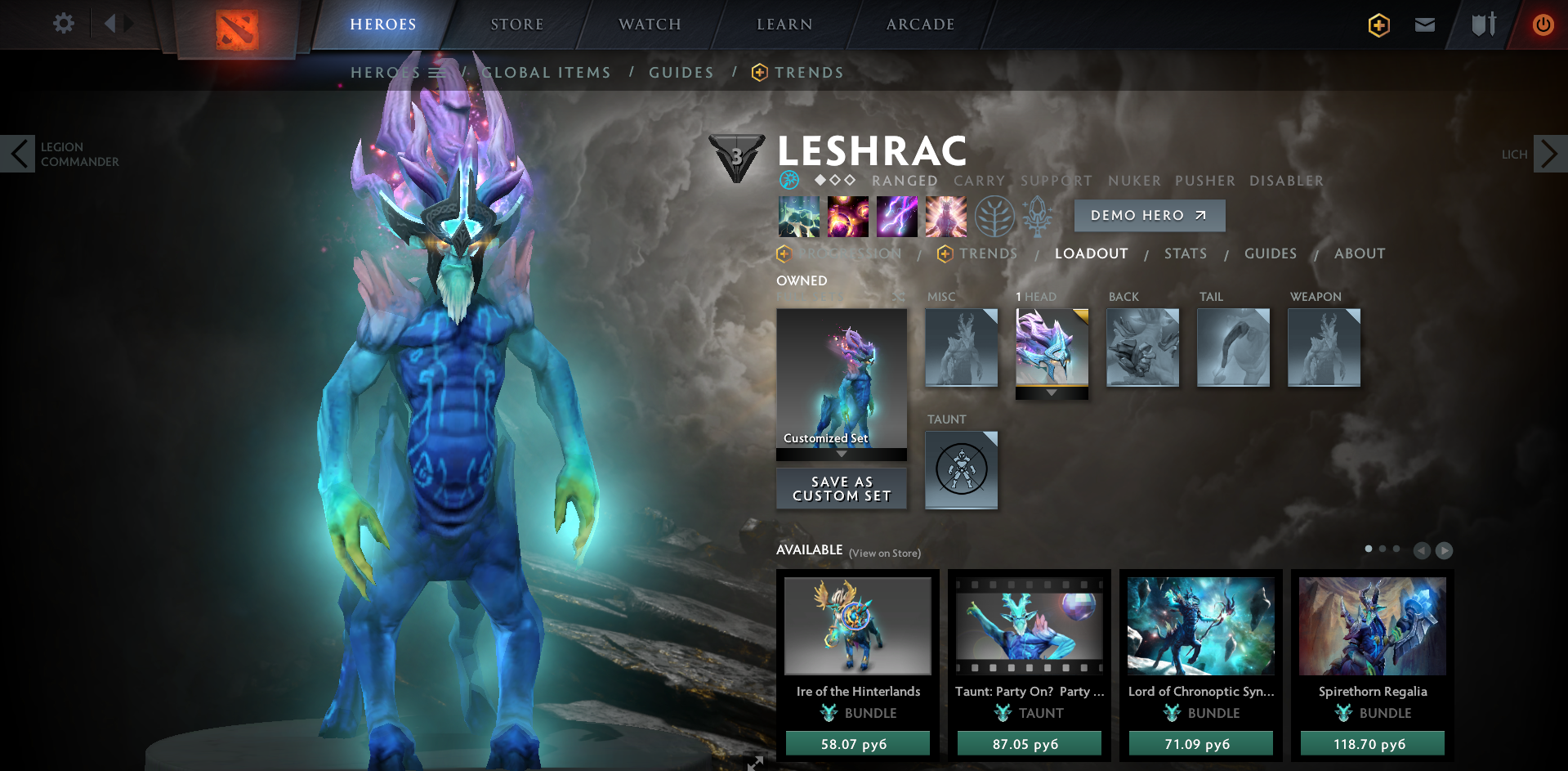Viewport: 1568px width, 771px height.
Task: Open the talent tree icon
Action: click(x=994, y=216)
